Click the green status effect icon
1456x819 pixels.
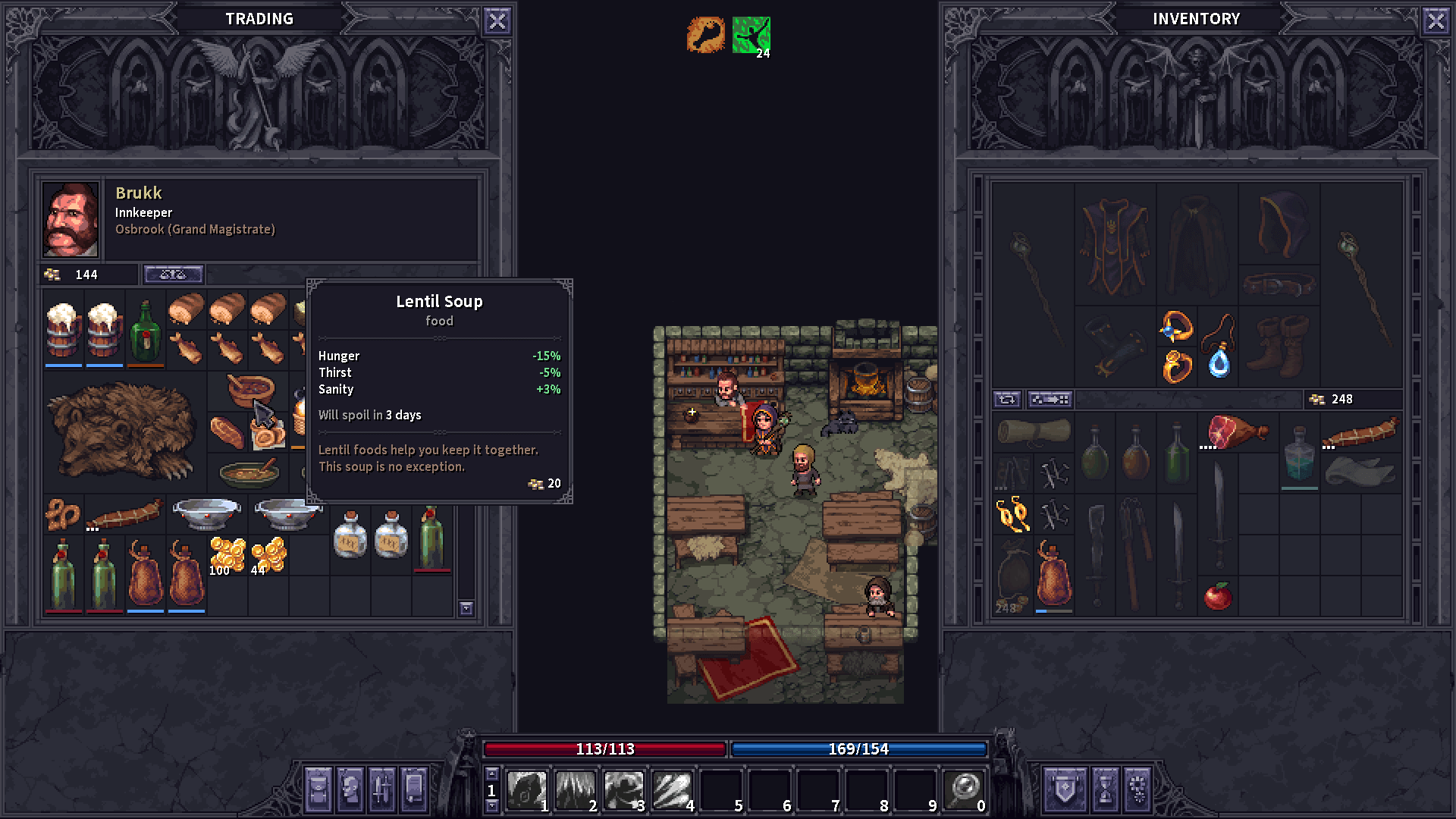pyautogui.click(x=751, y=35)
